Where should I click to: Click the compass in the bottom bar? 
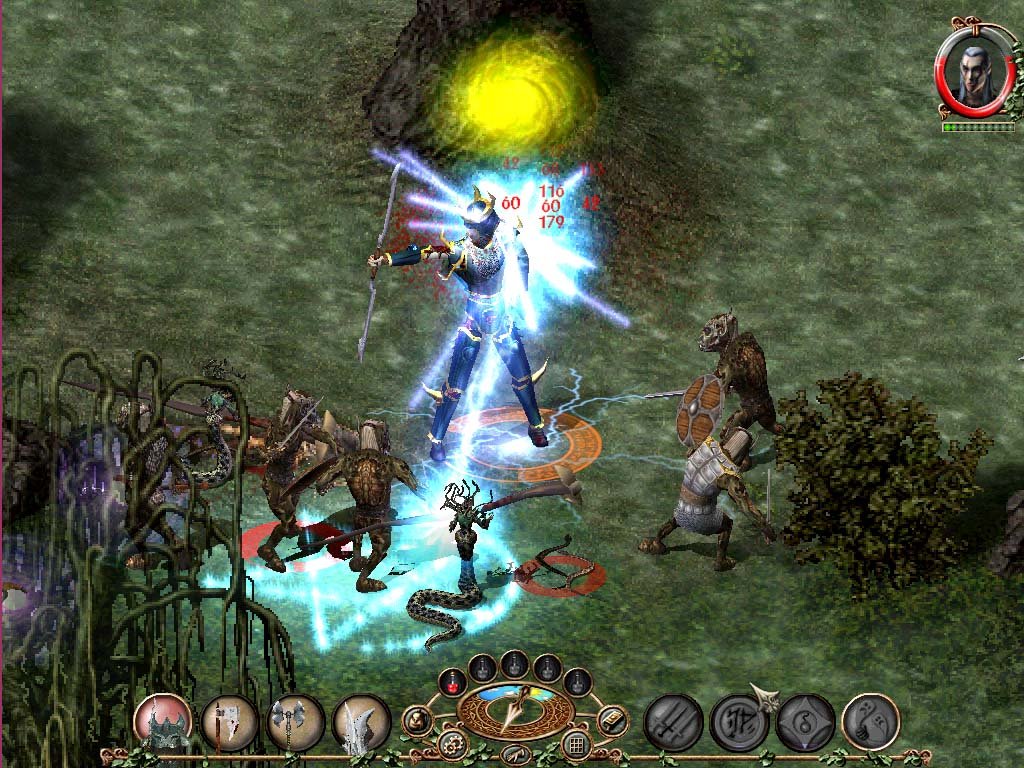pos(514,707)
